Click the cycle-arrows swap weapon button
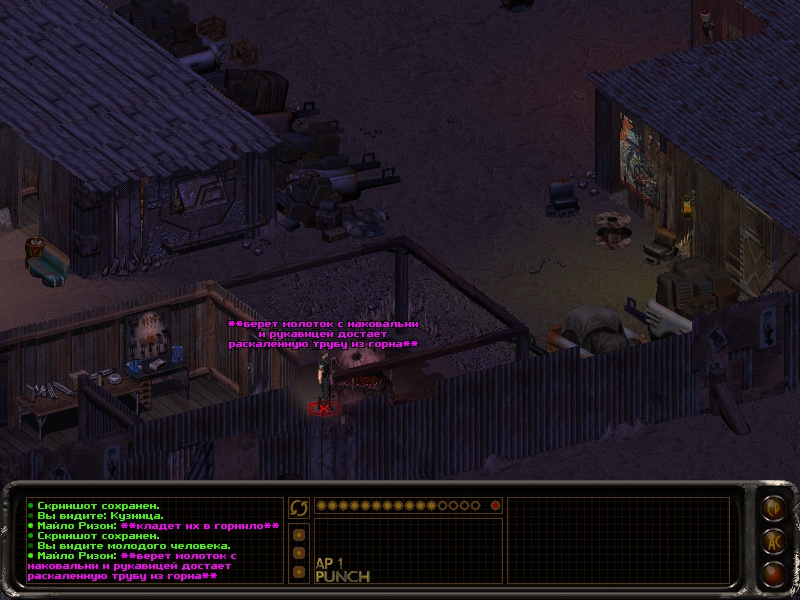 click(298, 507)
